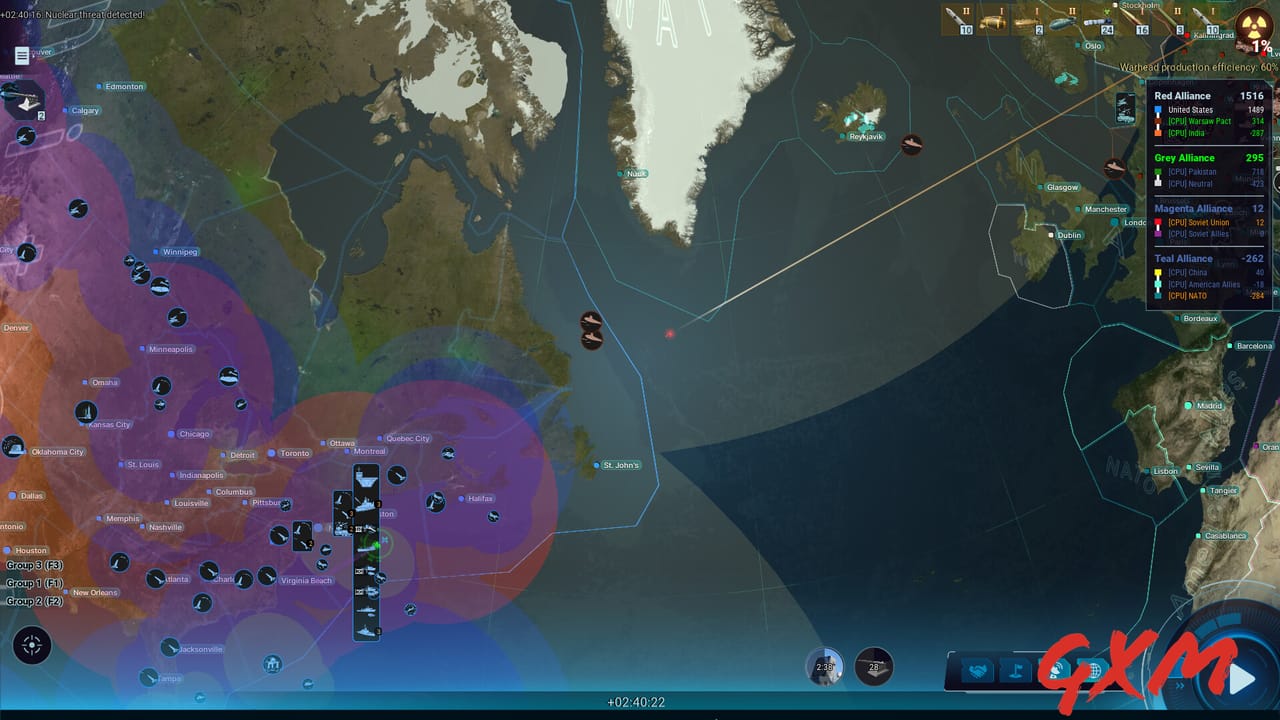Open the diplomacy handshake icon on bottom bar
Viewport: 1280px width, 720px height.
(x=977, y=669)
